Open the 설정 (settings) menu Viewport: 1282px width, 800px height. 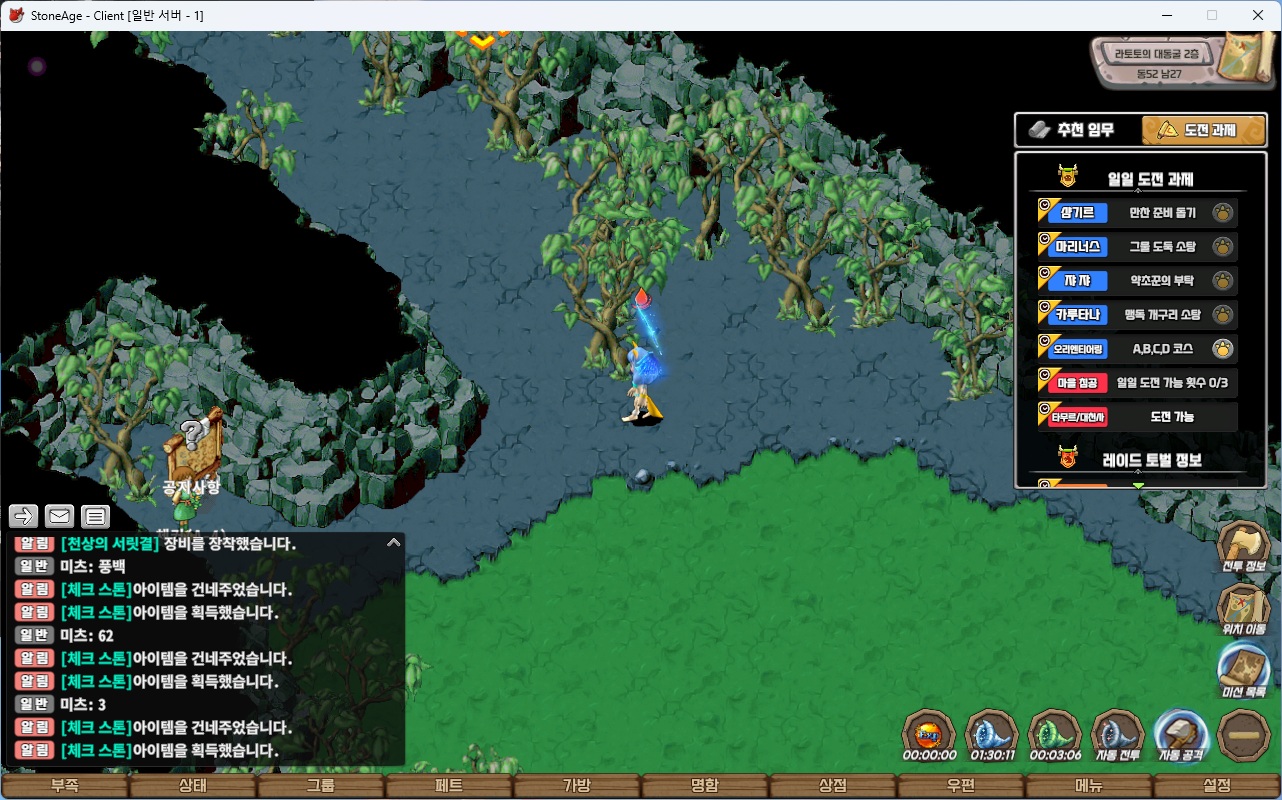click(x=1217, y=785)
